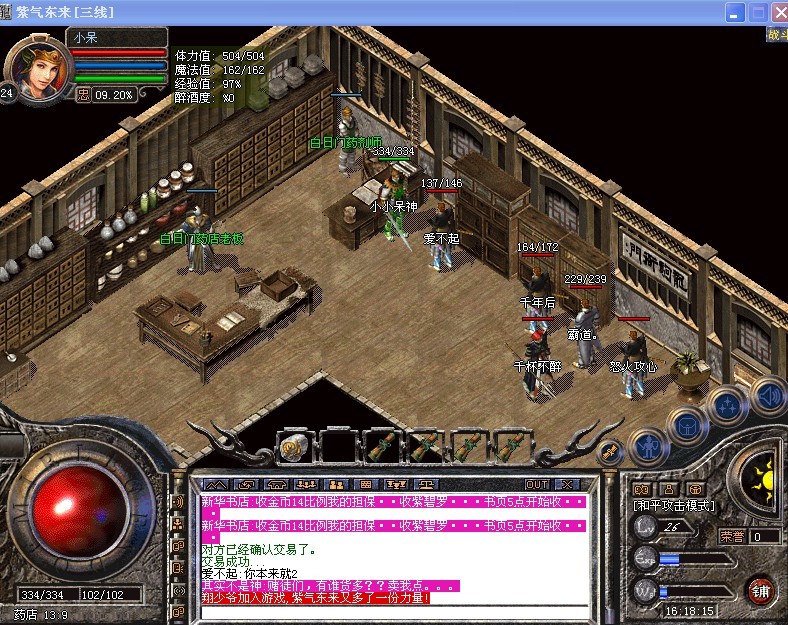The width and height of the screenshot is (788, 625).
Task: Click the chat text input line
Action: point(390,610)
